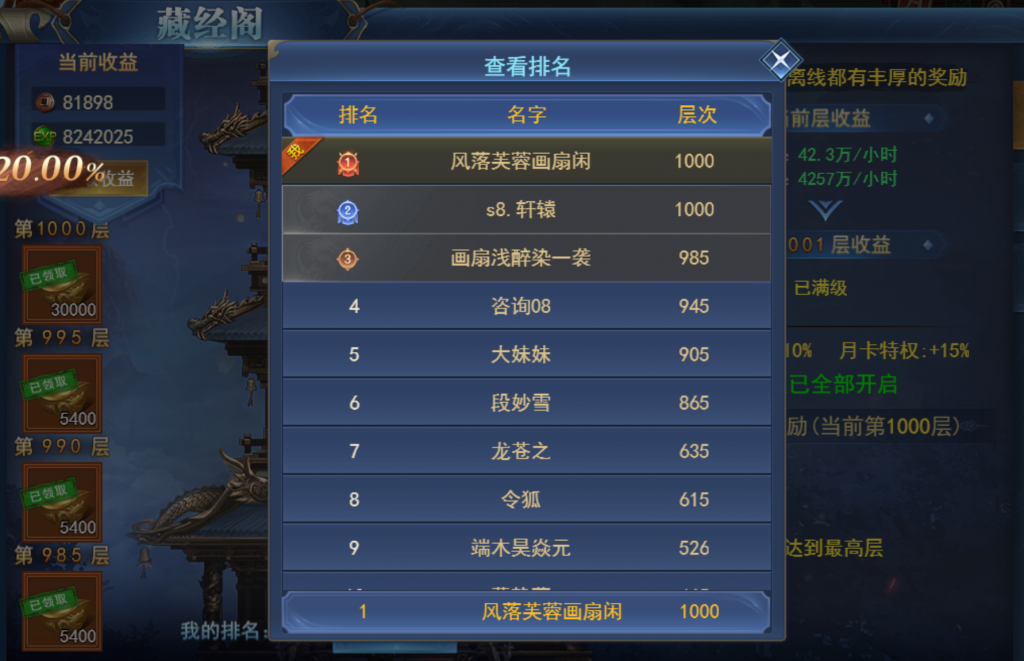Open the floor 1000 reward chest
This screenshot has height=661, width=1024.
click(x=62, y=284)
